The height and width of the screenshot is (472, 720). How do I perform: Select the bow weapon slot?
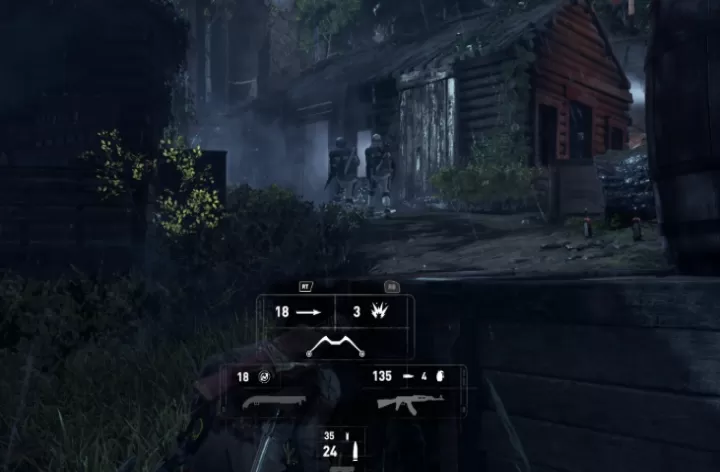click(x=335, y=346)
